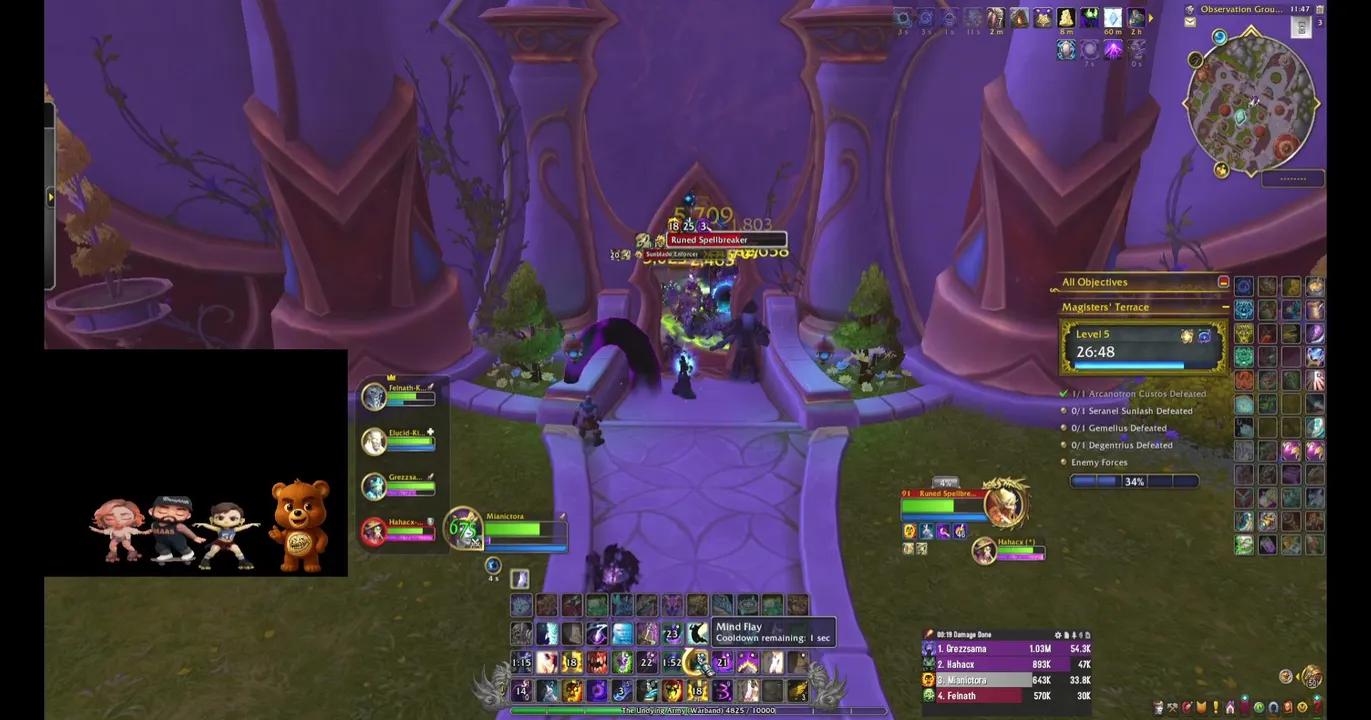Expand hidden buffs via the yellow arrow in the buff bar
The height and width of the screenshot is (720, 1371).
1150,17
